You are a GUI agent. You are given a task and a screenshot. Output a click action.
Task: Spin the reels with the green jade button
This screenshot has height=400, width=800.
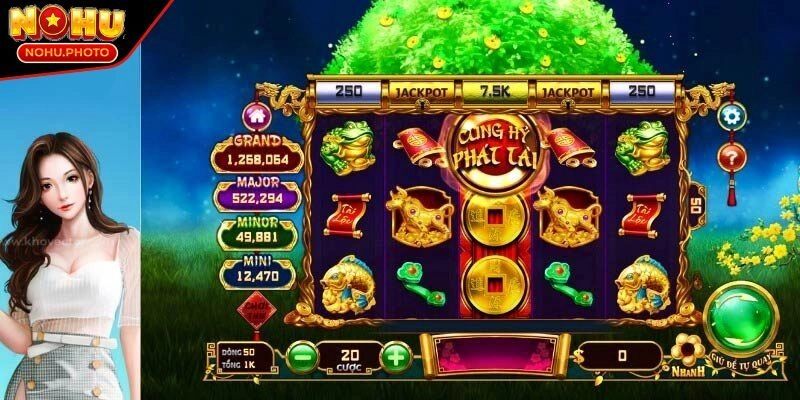[x=742, y=318]
